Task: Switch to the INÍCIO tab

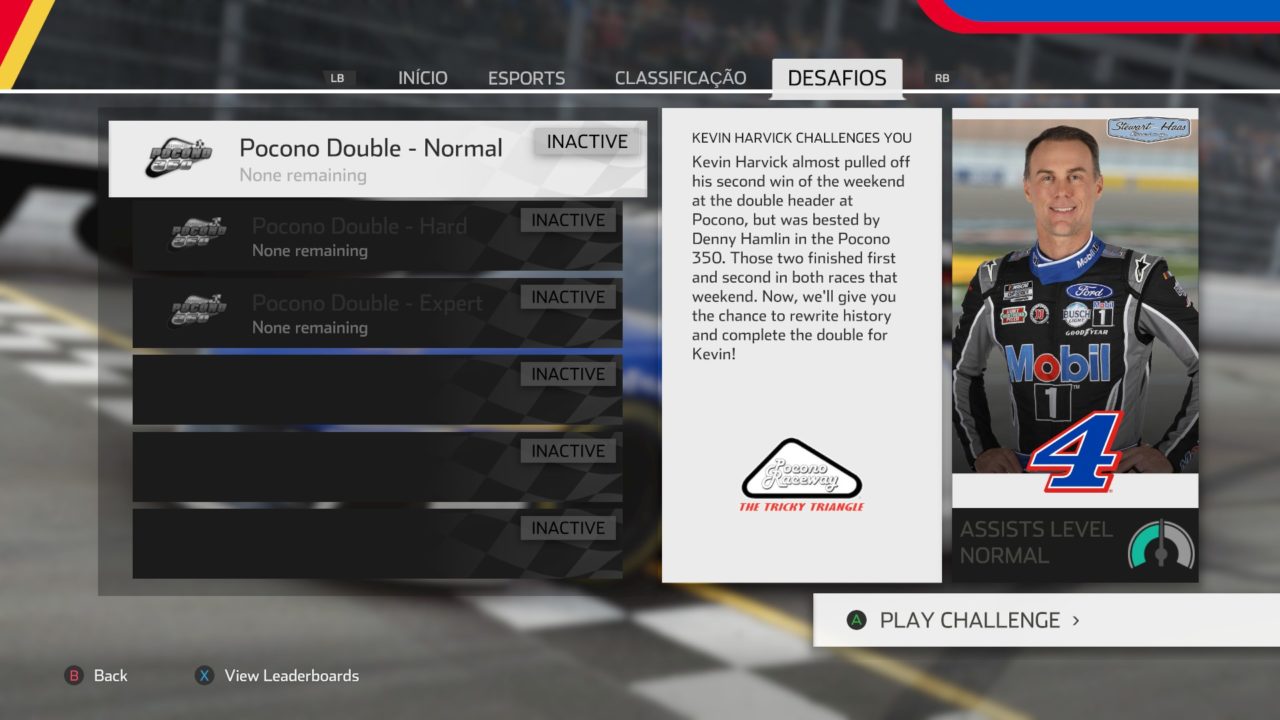Action: (422, 78)
